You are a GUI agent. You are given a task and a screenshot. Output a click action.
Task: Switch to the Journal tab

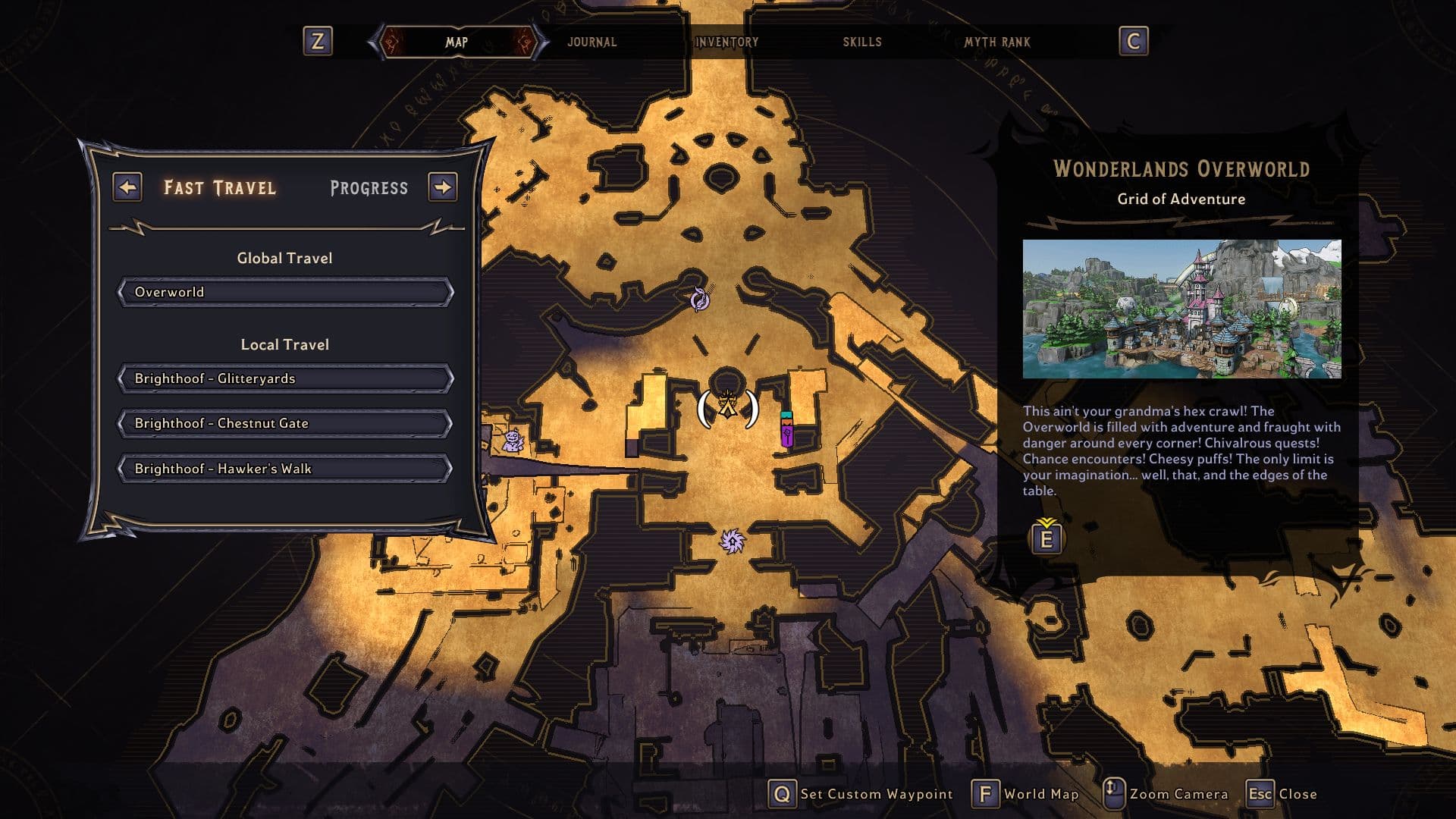591,42
